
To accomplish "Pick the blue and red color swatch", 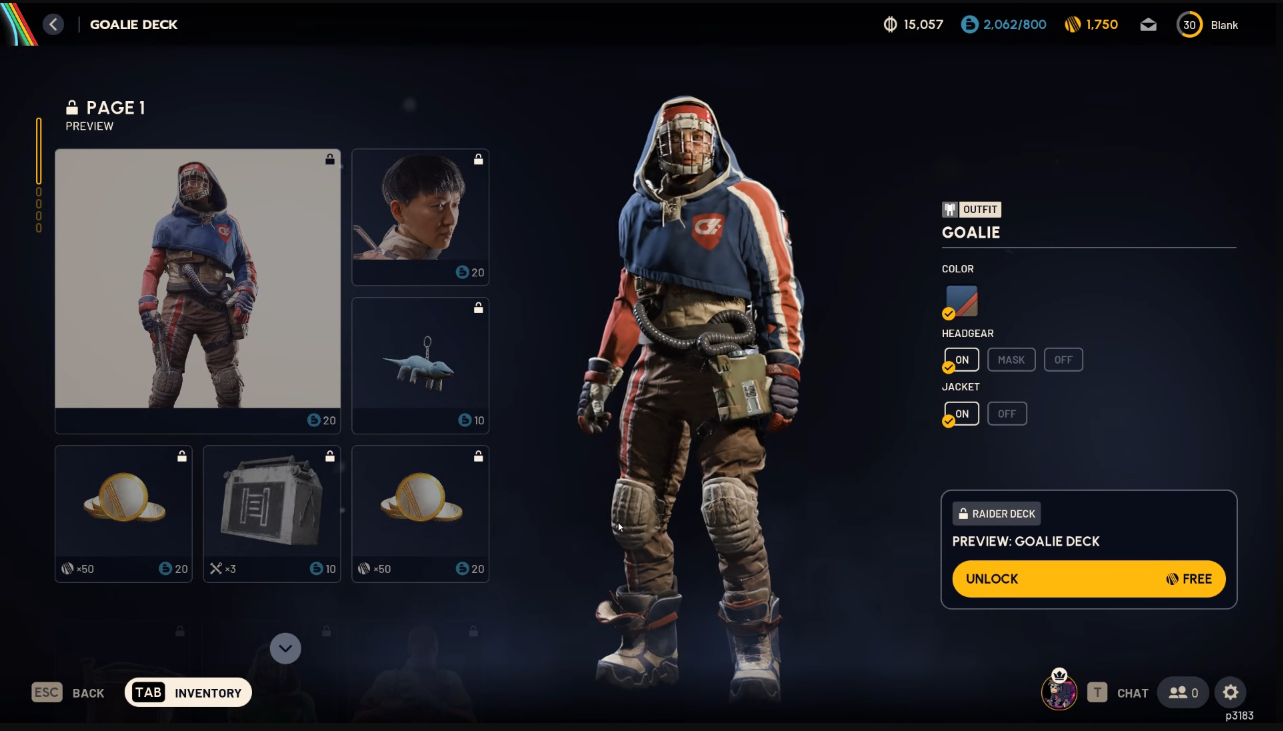I will pos(962,301).
